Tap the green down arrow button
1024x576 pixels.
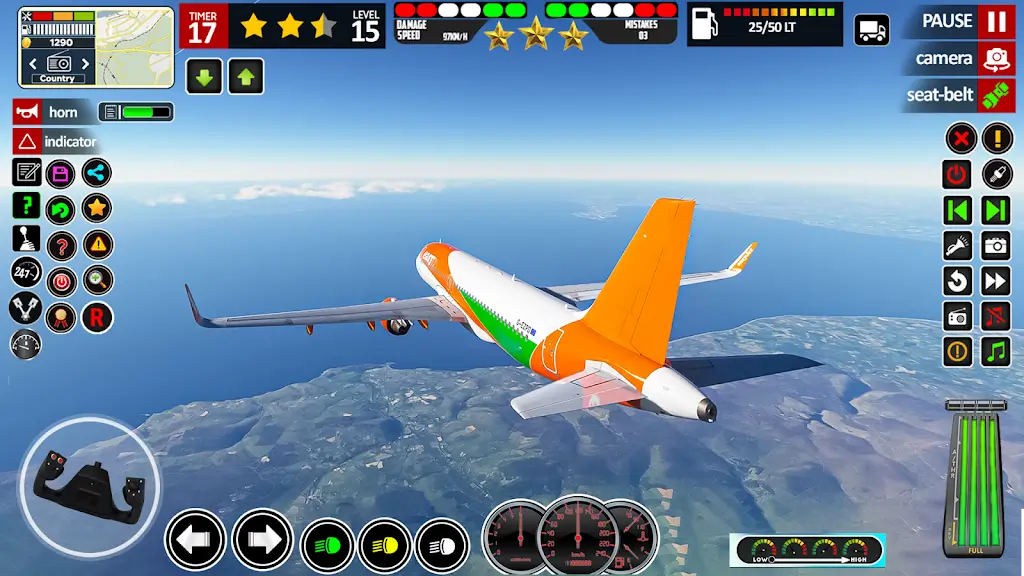(204, 76)
